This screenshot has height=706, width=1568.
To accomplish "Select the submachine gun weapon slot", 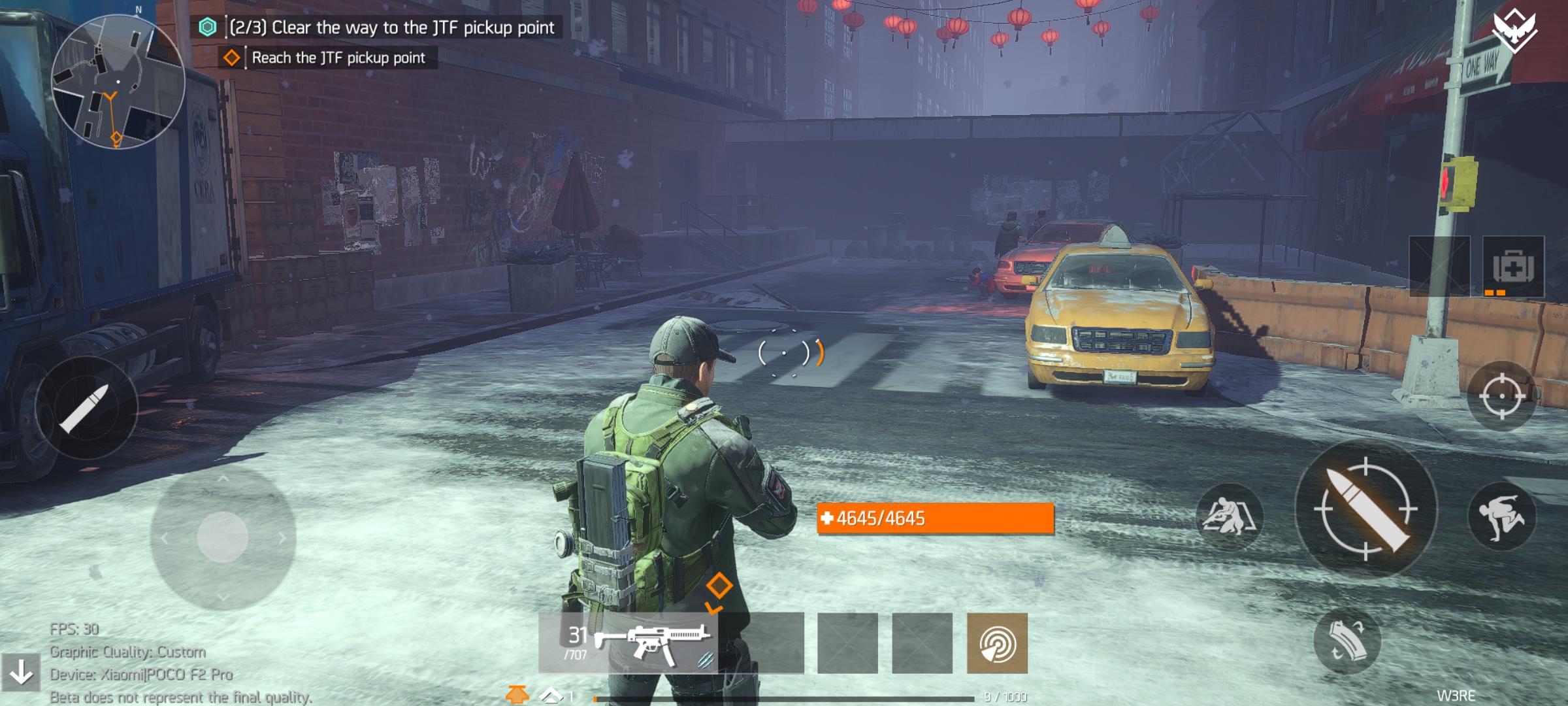I will click(x=629, y=643).
